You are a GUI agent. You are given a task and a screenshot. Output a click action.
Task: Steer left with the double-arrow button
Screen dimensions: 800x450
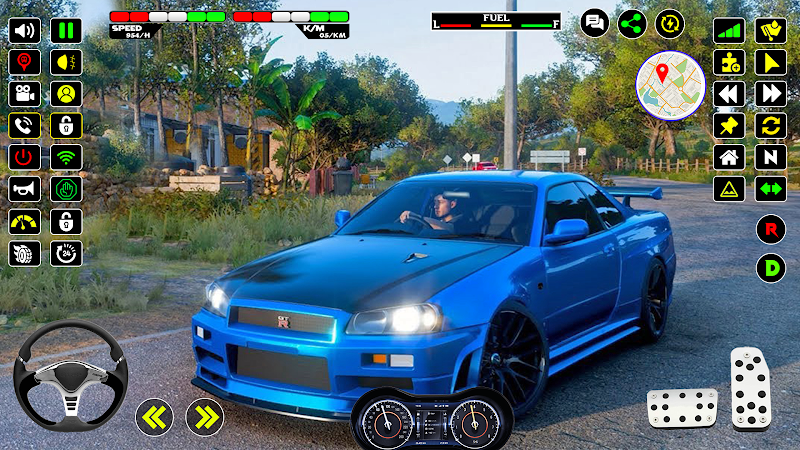pos(154,415)
